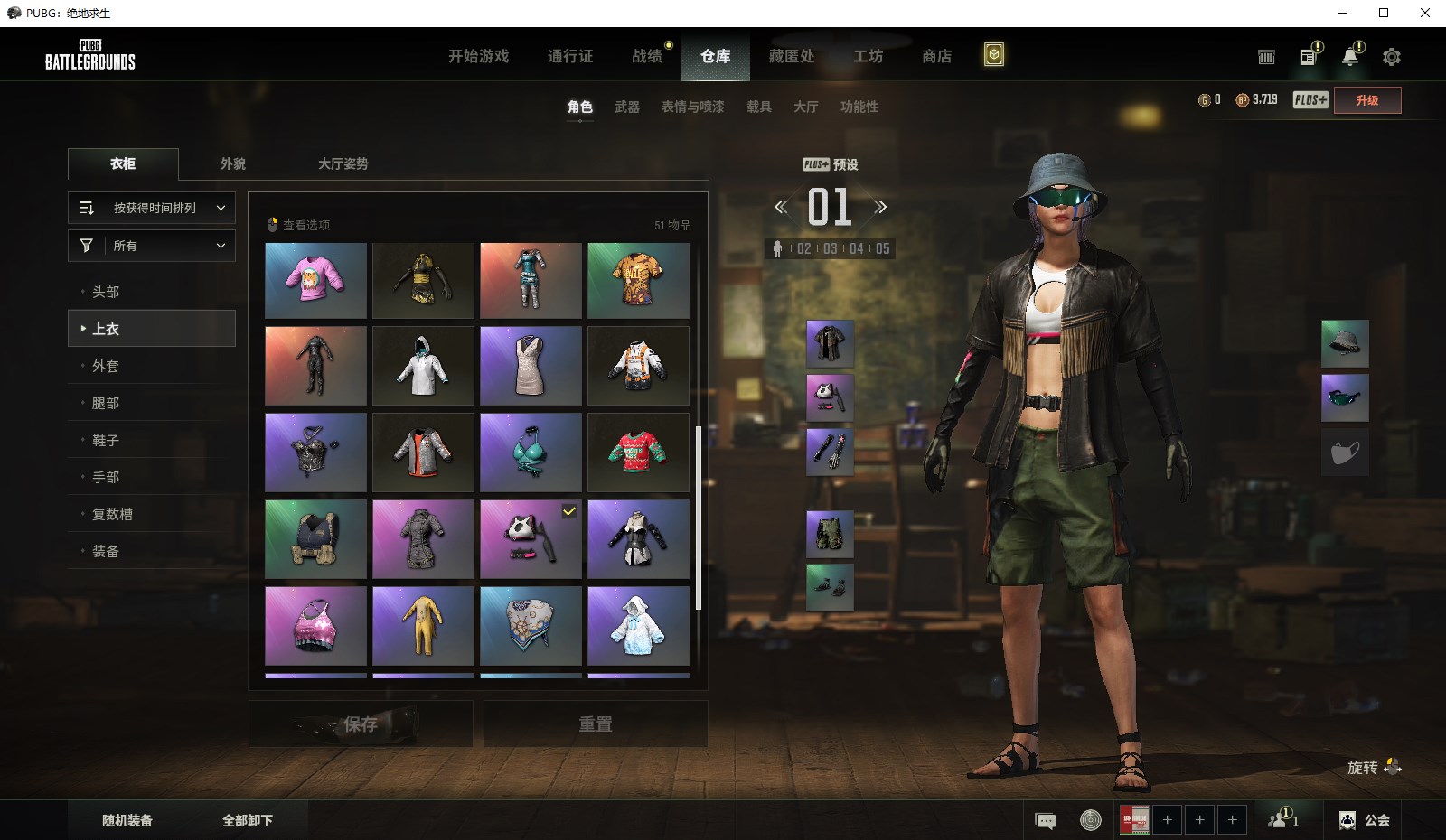Open friends list via the player icon

click(x=1282, y=820)
